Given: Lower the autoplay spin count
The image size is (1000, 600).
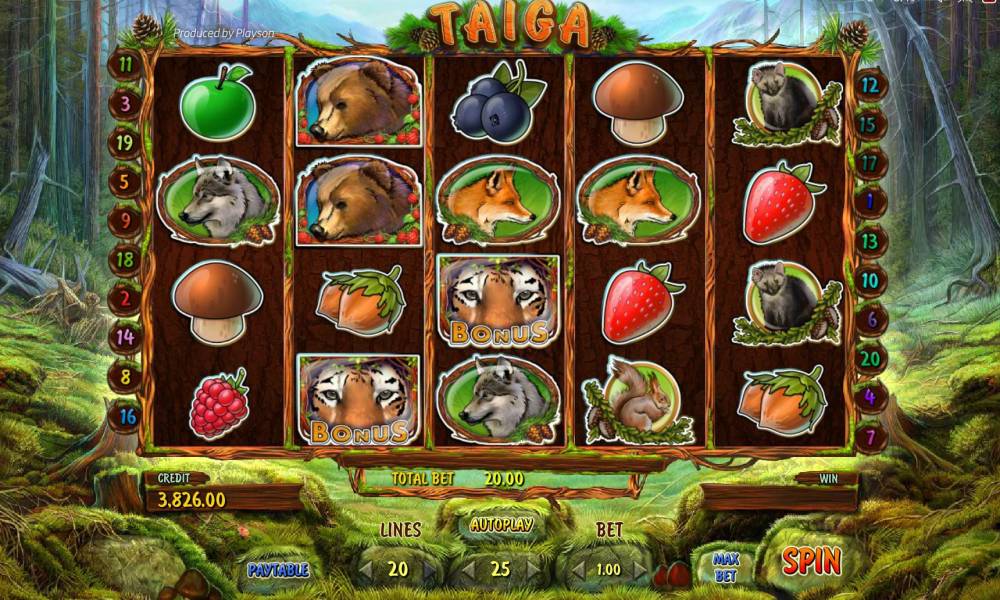Looking at the screenshot, I should (x=467, y=570).
